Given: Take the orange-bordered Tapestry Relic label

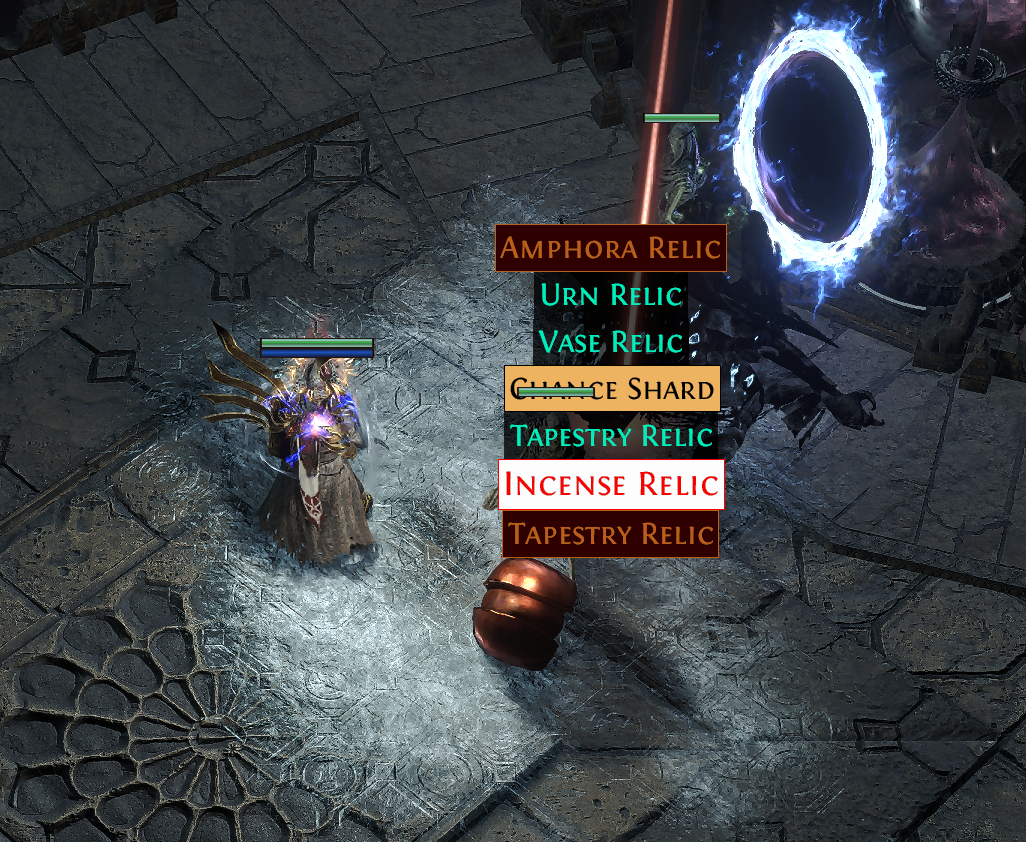Looking at the screenshot, I should 610,534.
